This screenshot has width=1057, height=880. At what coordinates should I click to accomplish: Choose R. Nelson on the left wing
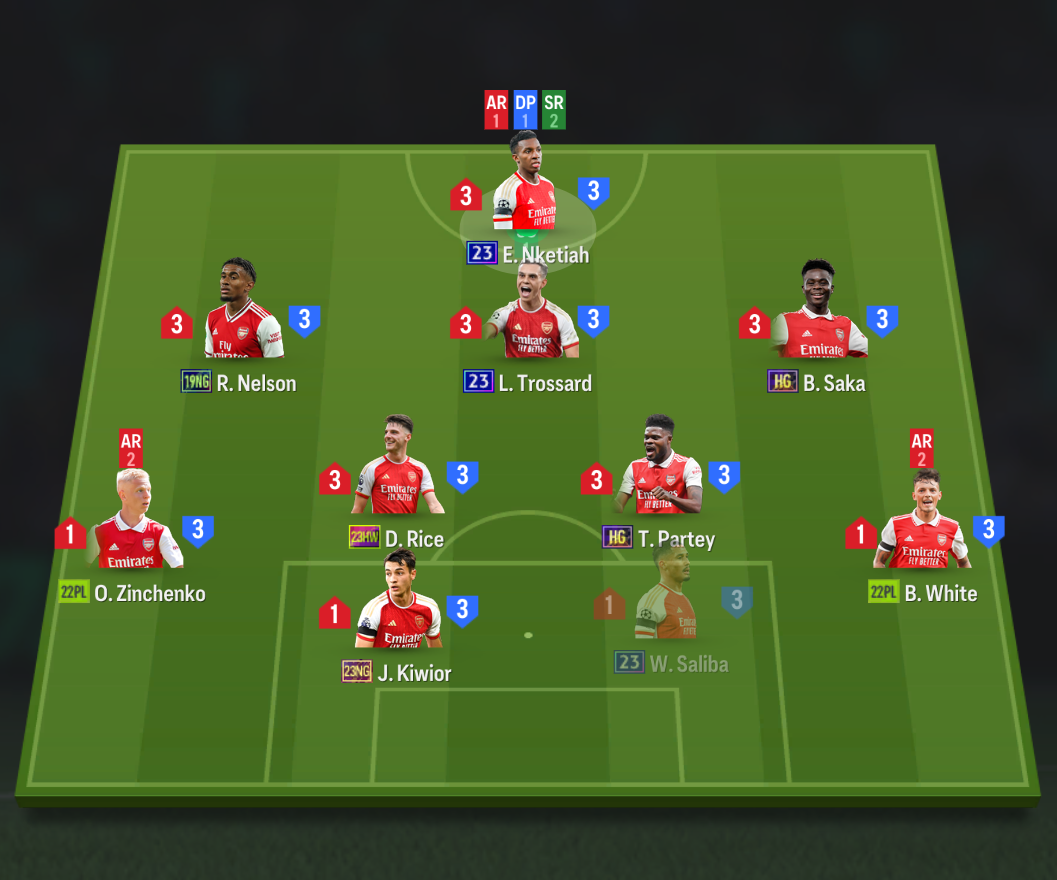pos(242,320)
